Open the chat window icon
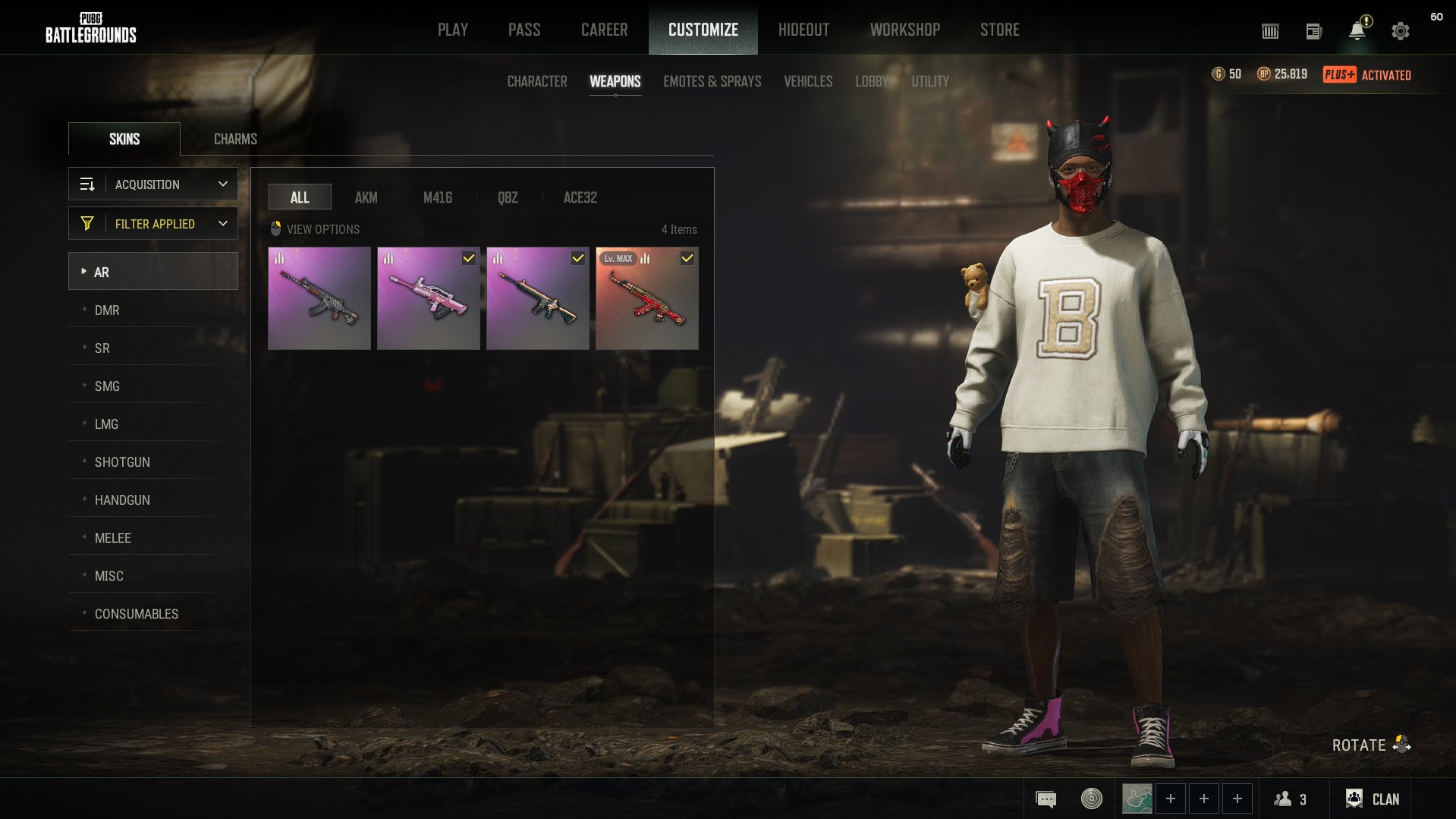 (x=1046, y=799)
